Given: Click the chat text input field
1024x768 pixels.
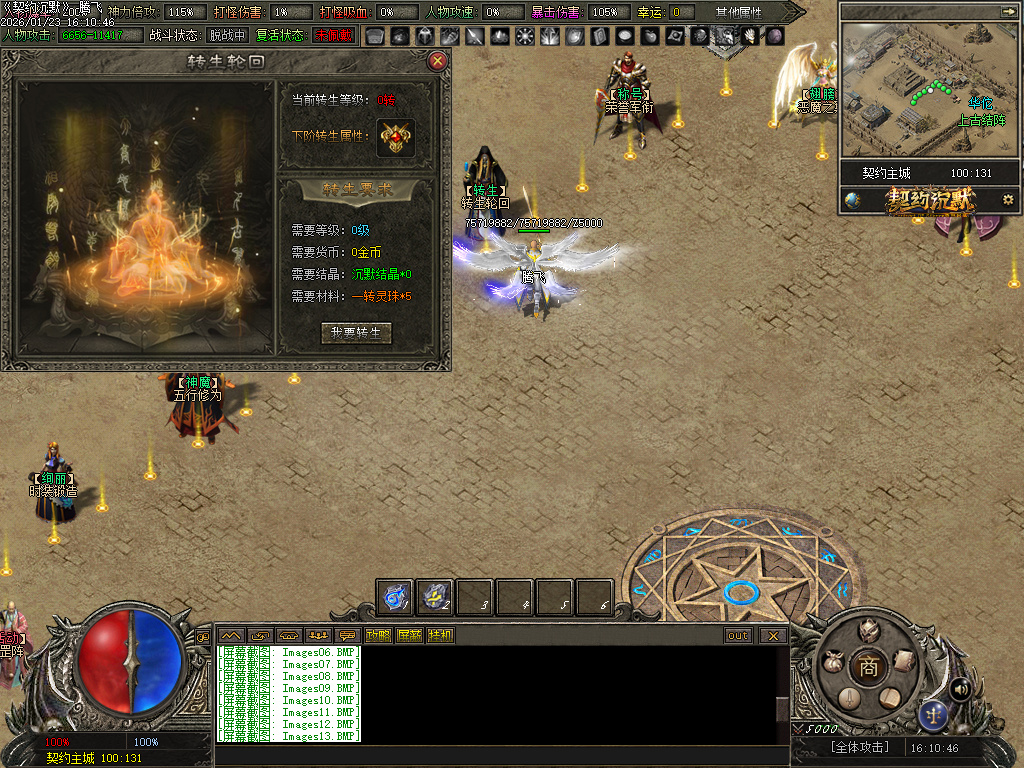Looking at the screenshot, I should click(x=500, y=755).
